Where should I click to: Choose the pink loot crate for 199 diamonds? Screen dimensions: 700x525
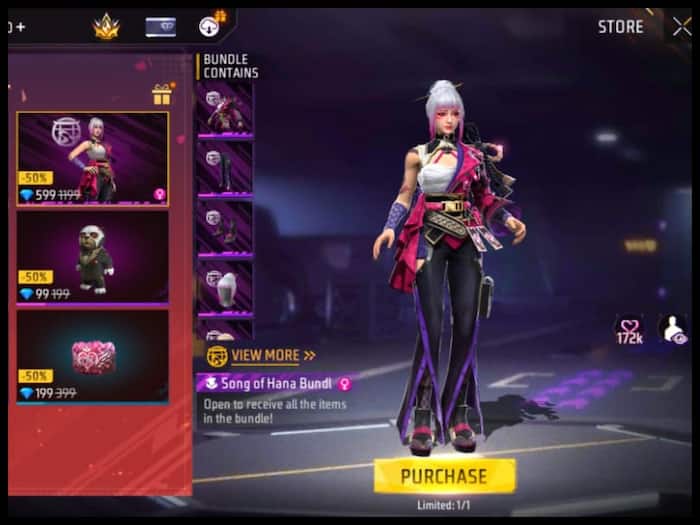(x=92, y=355)
